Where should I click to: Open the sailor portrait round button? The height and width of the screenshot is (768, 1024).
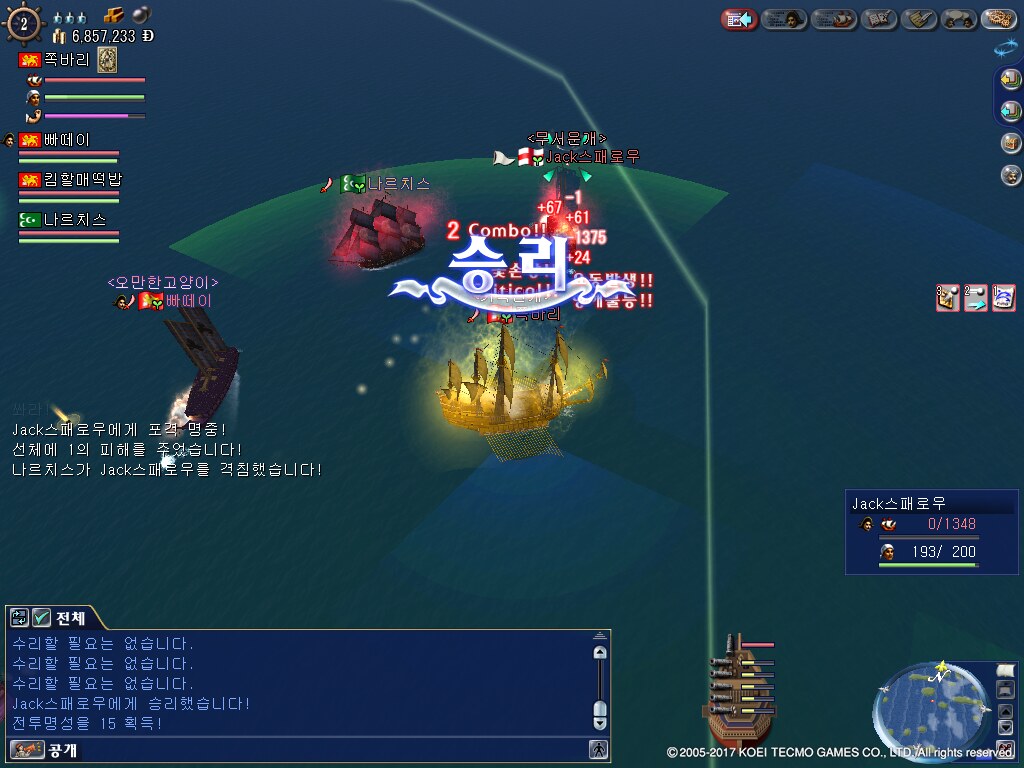click(1011, 175)
